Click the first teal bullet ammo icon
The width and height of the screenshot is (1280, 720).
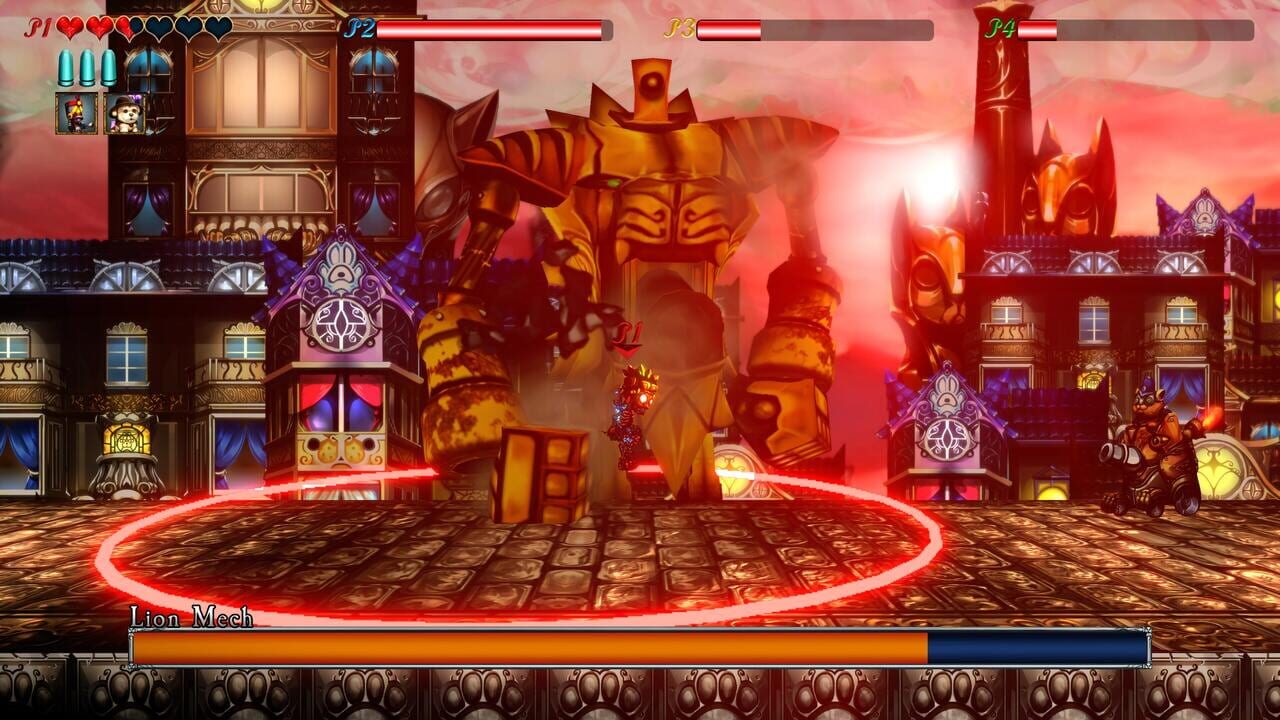[x=65, y=66]
